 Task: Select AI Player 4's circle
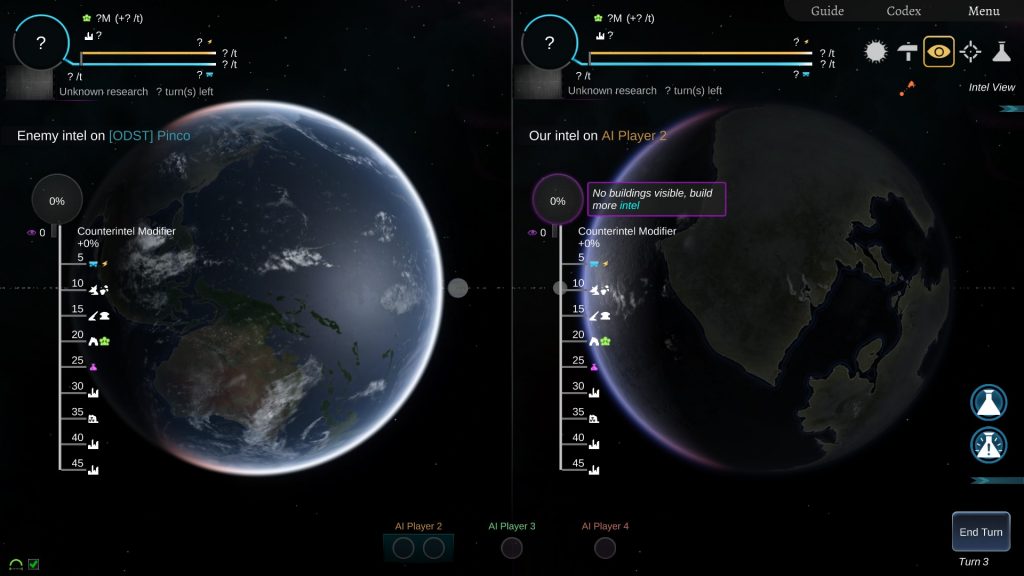pyautogui.click(x=604, y=548)
